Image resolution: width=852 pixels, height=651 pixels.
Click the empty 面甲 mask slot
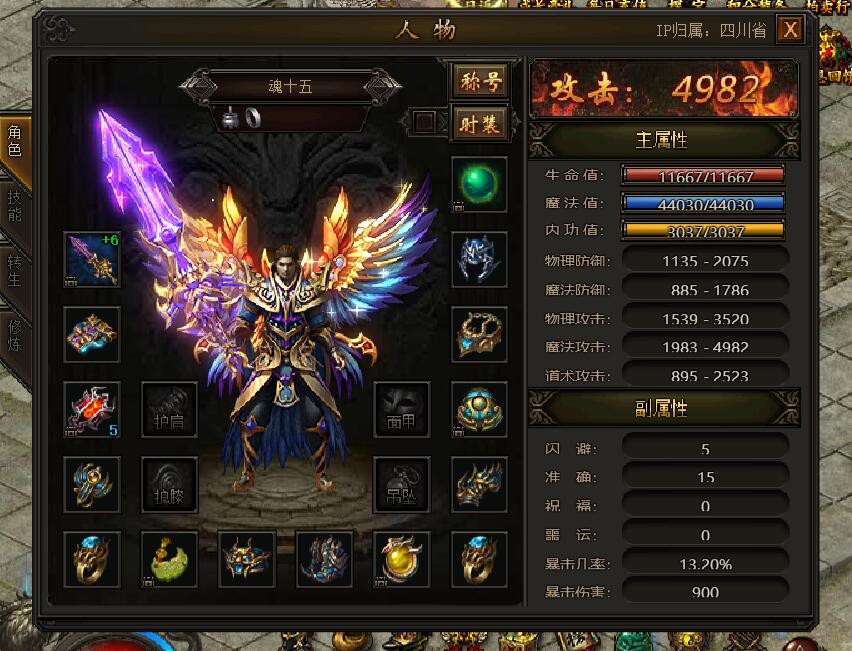coord(402,409)
